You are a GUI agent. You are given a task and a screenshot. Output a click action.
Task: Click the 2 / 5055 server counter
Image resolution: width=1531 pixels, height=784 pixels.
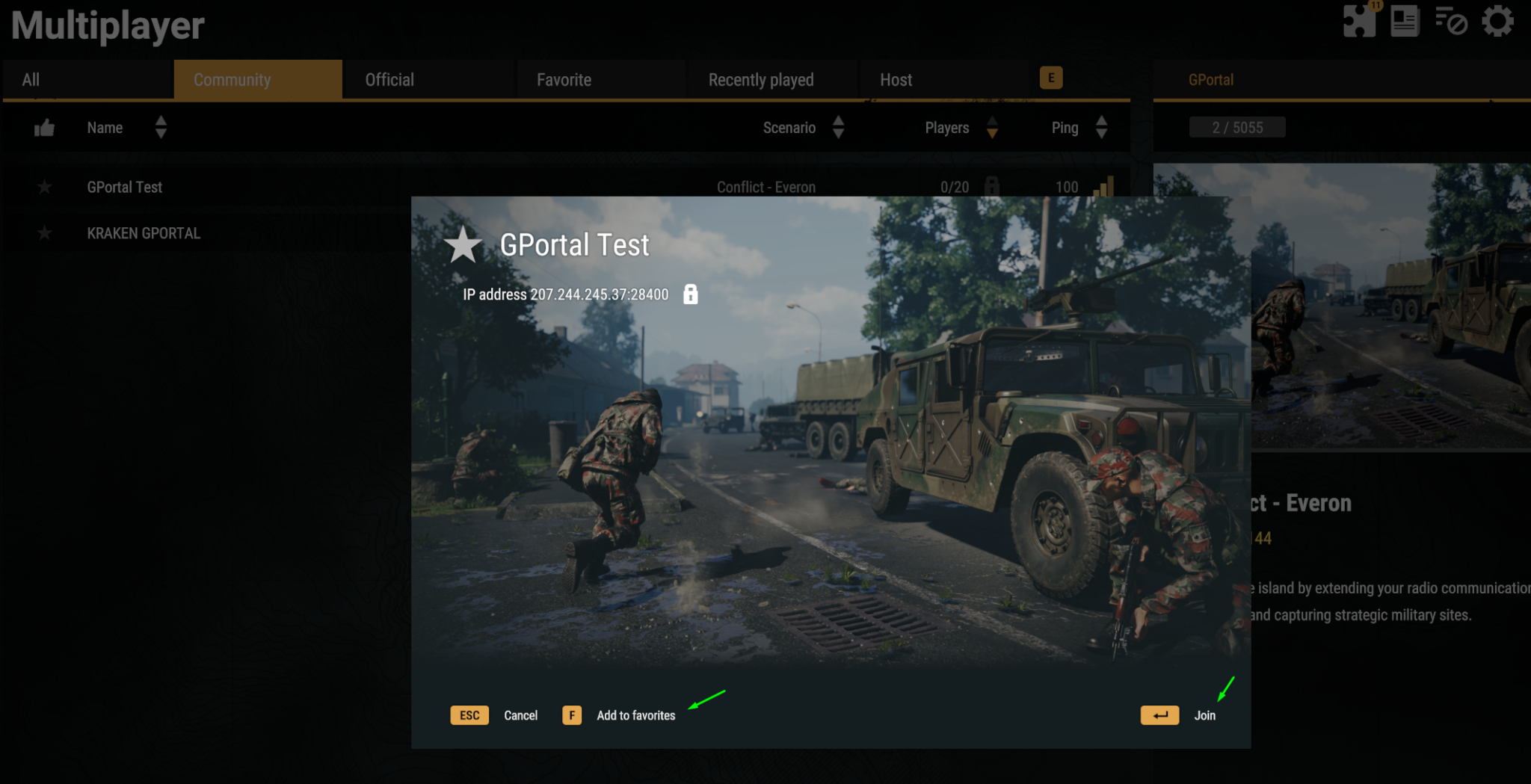click(1236, 127)
